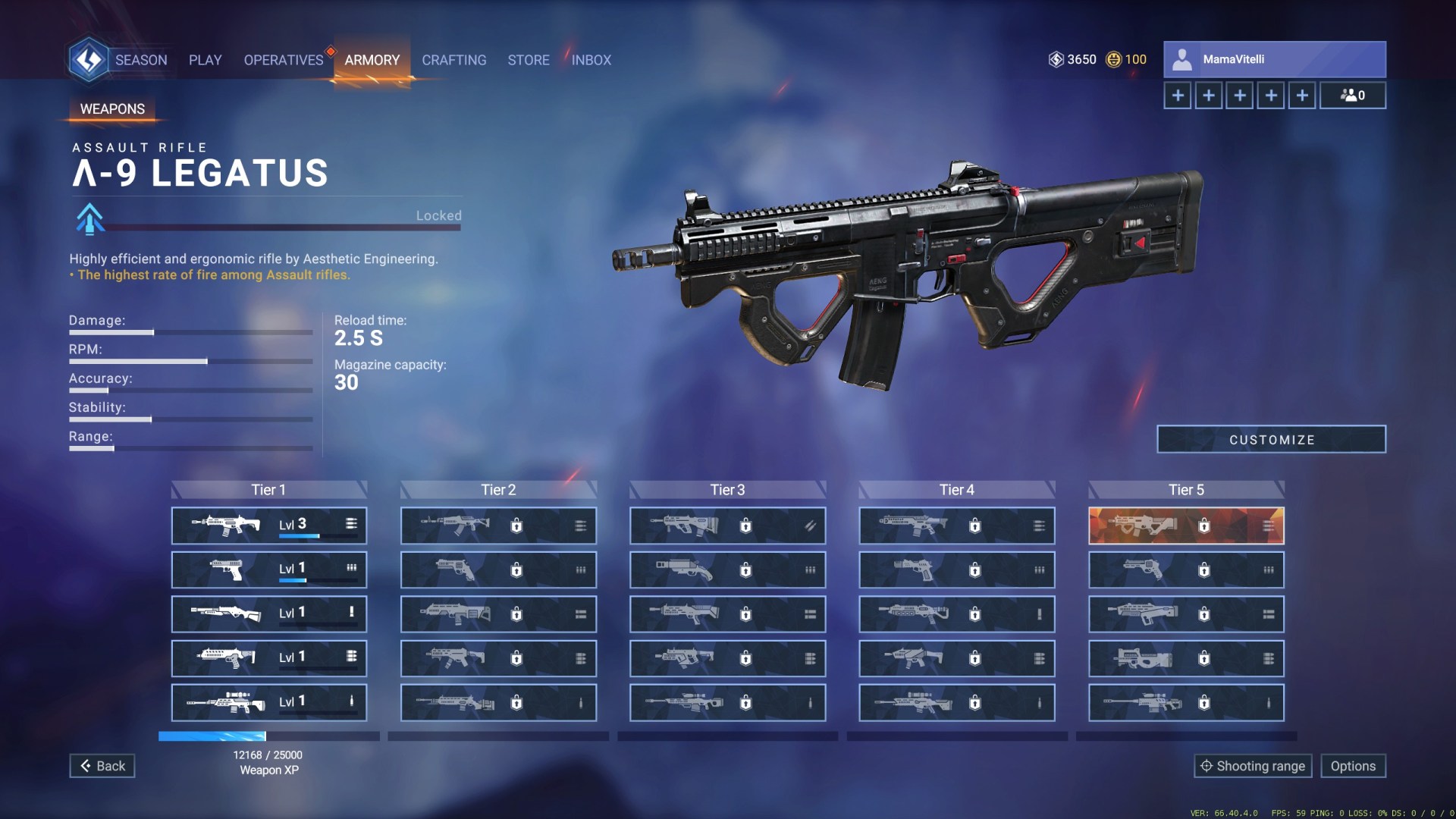Click the currency balance showing 3650
This screenshot has height=819, width=1456.
(1074, 59)
